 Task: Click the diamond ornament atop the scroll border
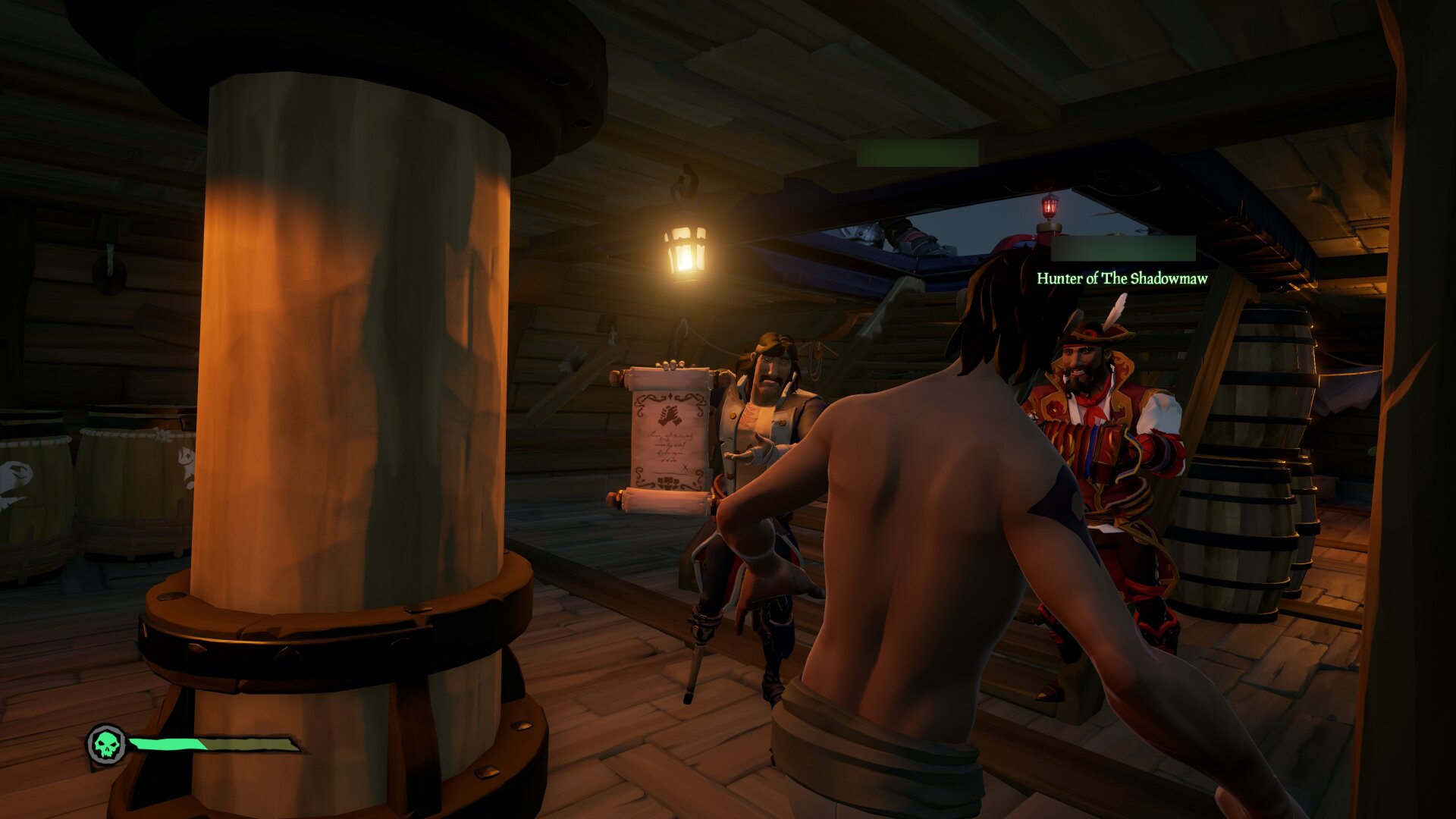click(671, 395)
